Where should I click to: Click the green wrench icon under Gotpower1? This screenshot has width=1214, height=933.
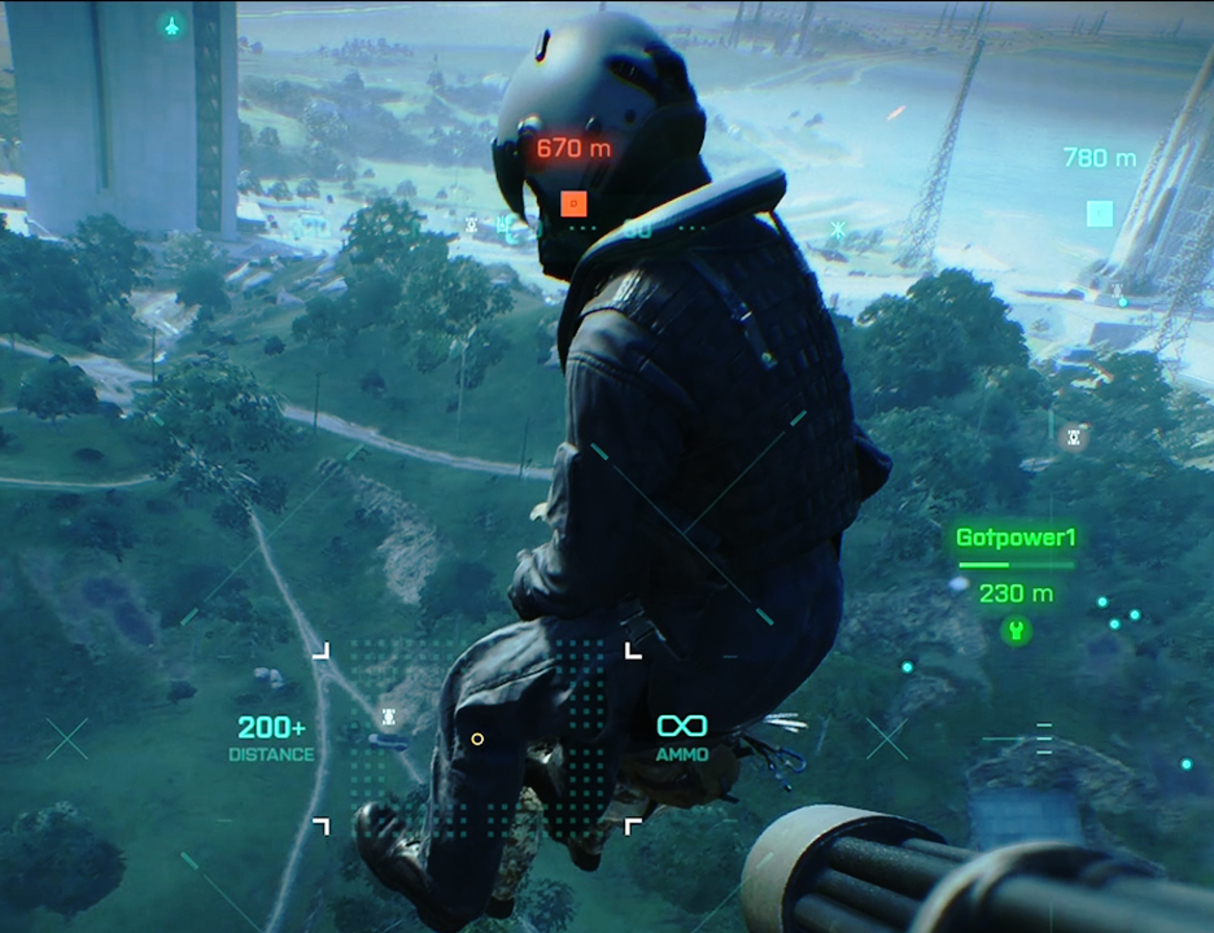[x=1016, y=631]
